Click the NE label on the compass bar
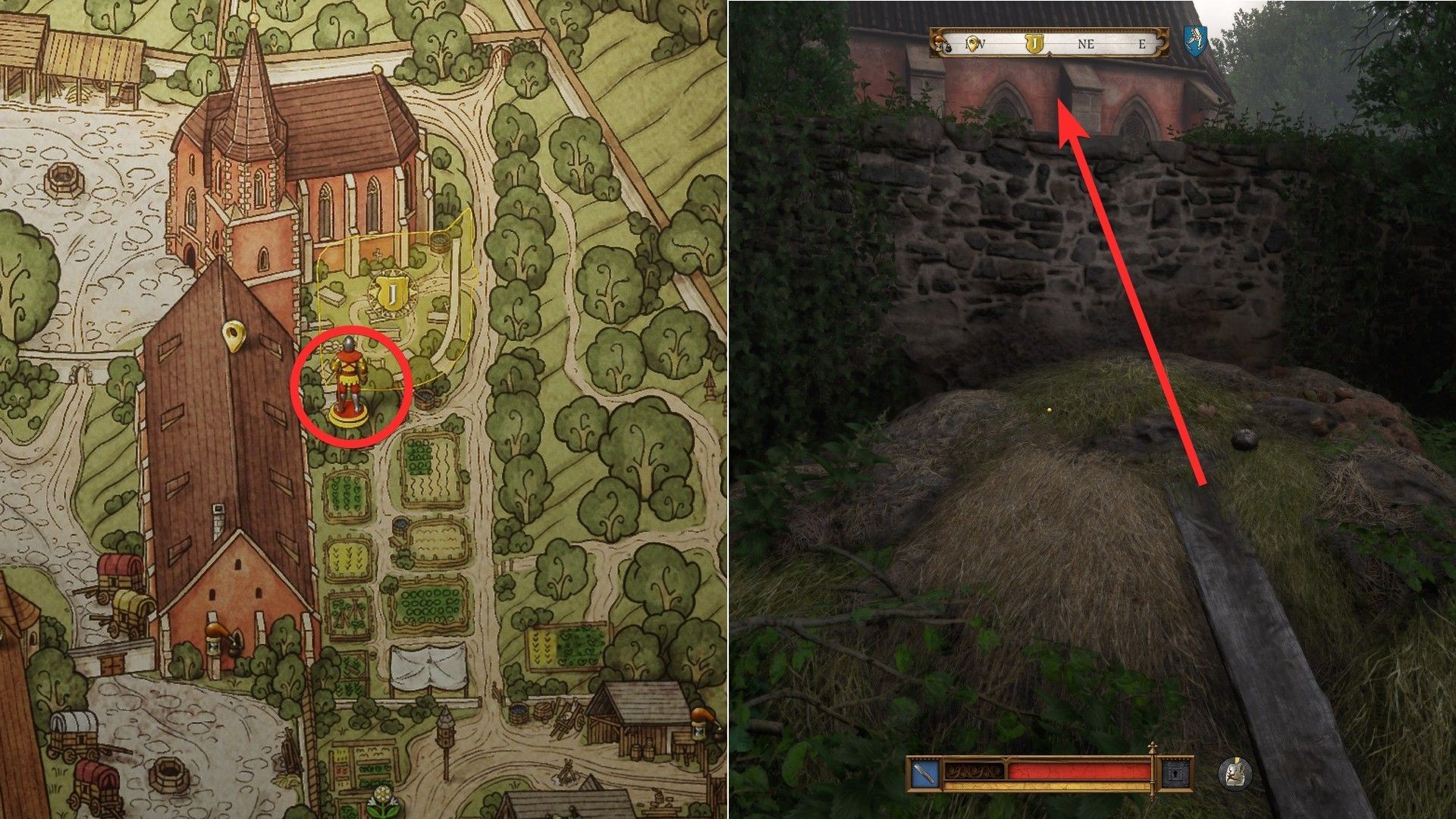The image size is (1456, 819). pyautogui.click(x=1087, y=44)
